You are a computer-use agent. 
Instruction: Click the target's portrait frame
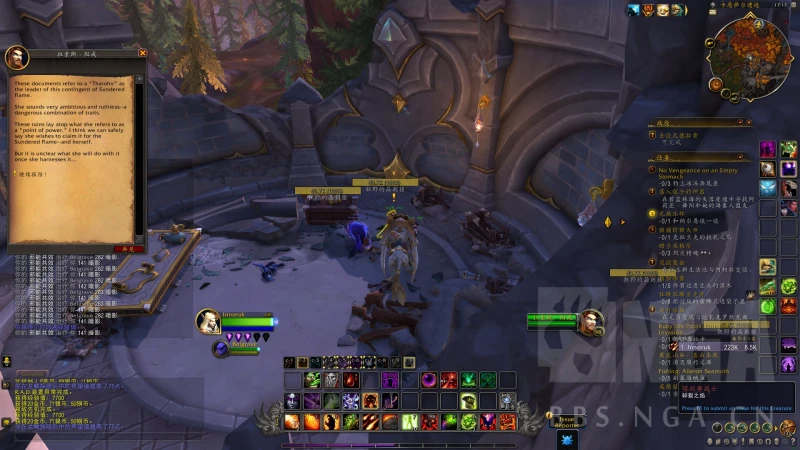590,321
